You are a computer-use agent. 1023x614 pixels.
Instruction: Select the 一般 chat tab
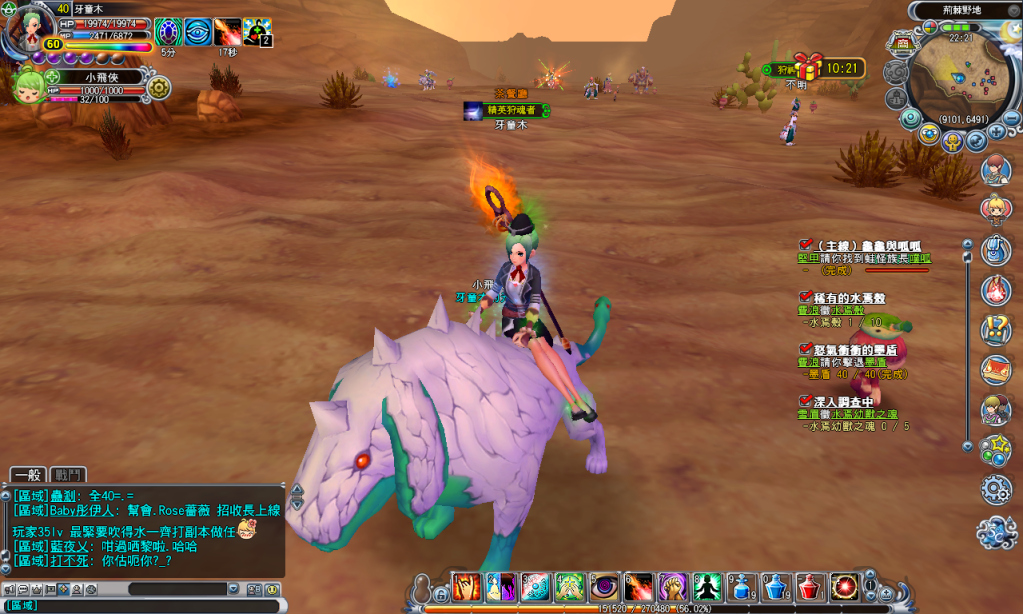point(29,475)
